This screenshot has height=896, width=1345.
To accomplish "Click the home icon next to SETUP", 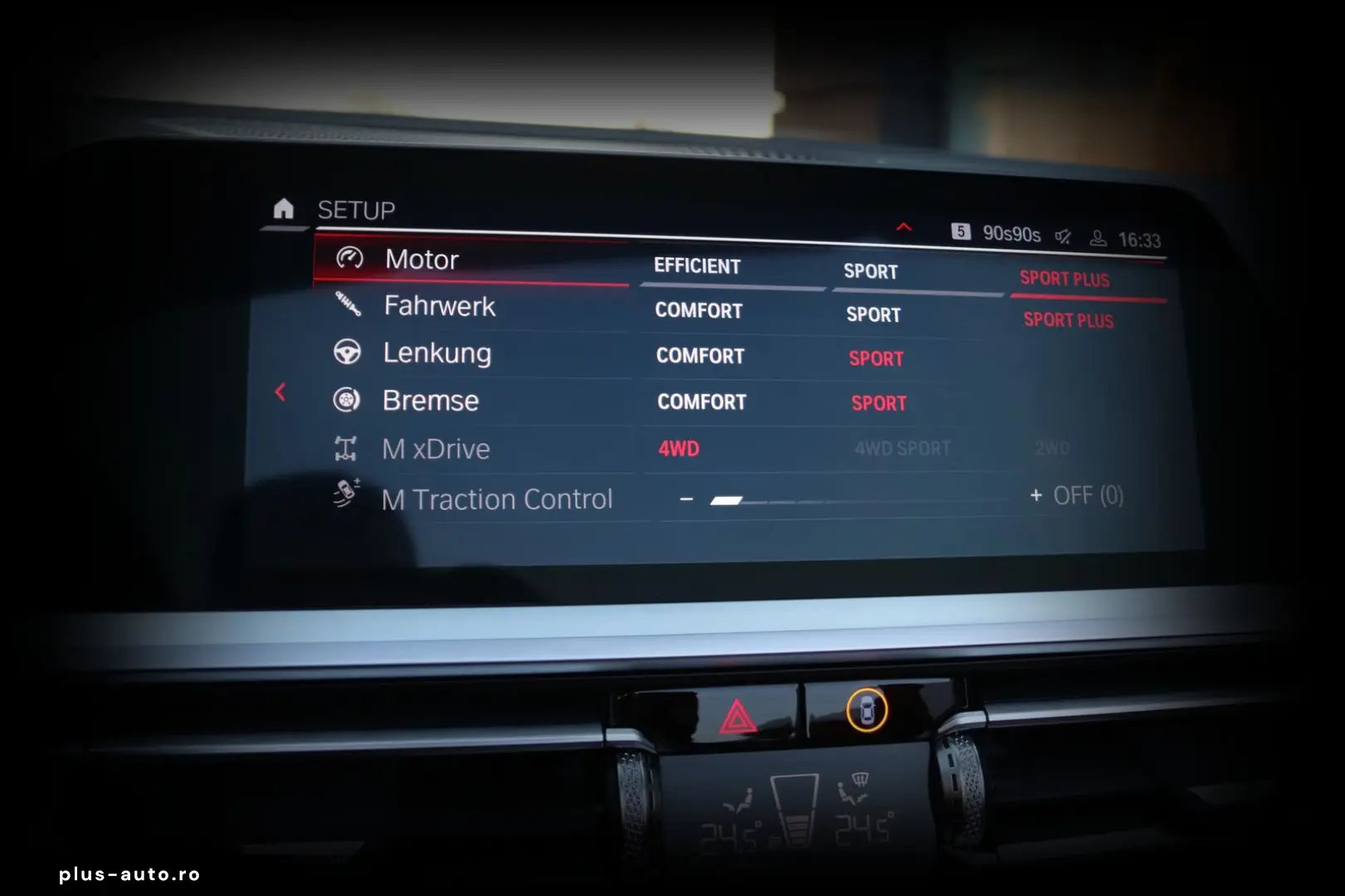I will (x=284, y=210).
